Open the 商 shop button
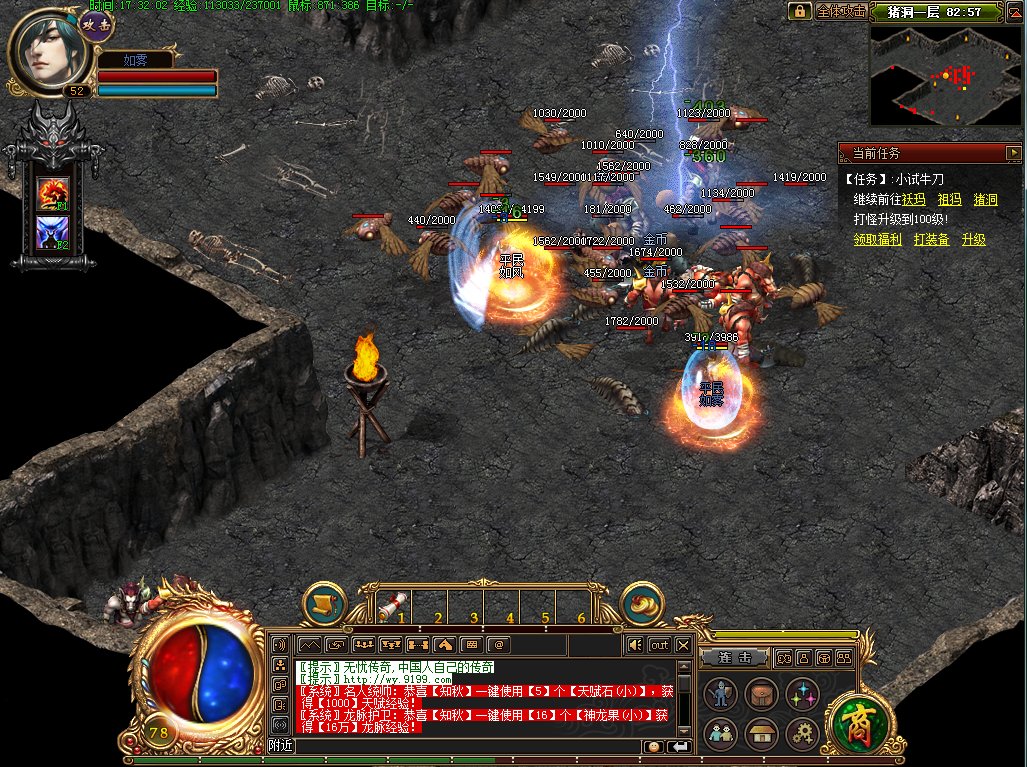1027x767 pixels. coord(853,719)
